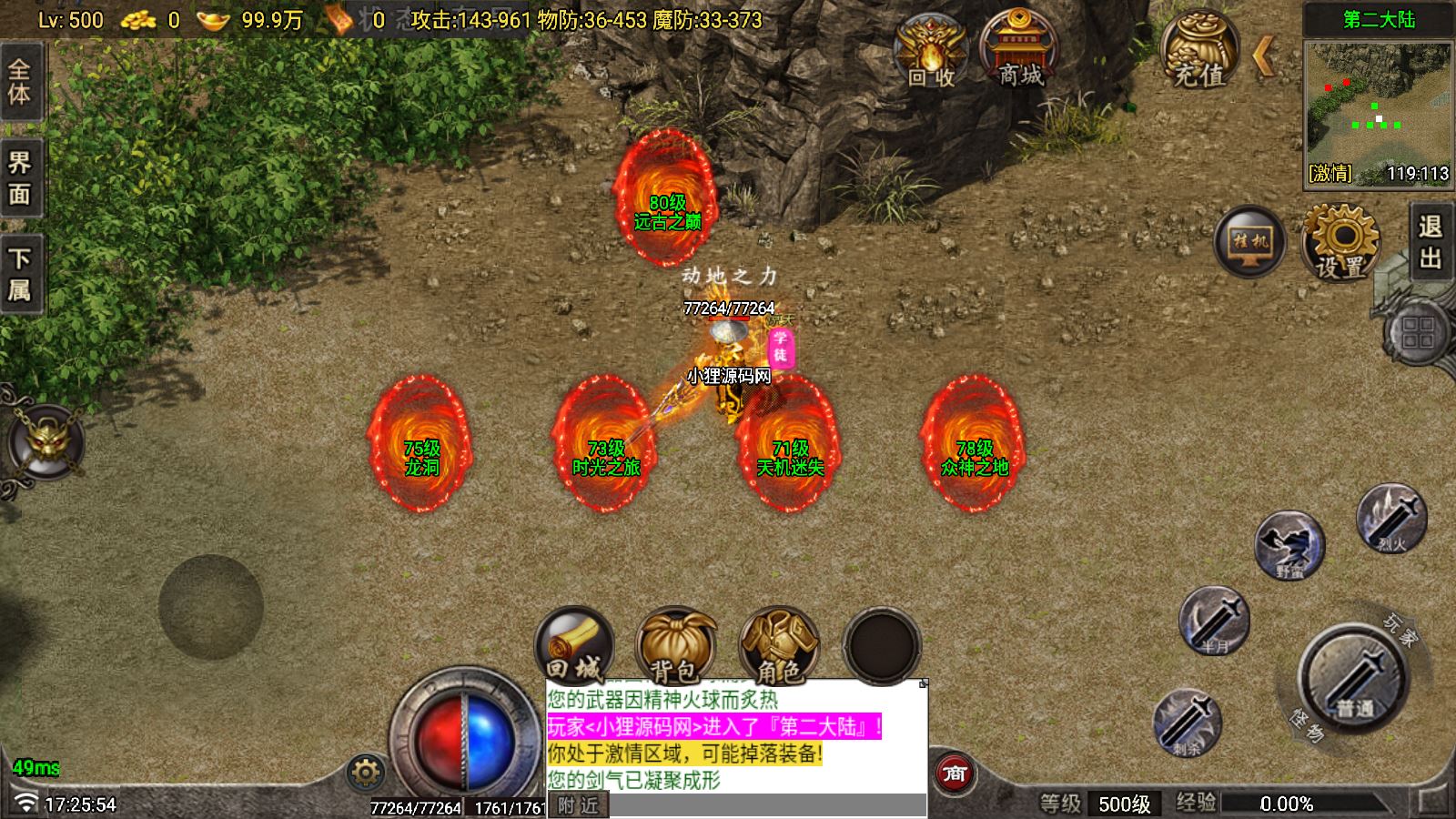Select the 界面 side tab
Screen dimensions: 1456x819
pos(20,178)
